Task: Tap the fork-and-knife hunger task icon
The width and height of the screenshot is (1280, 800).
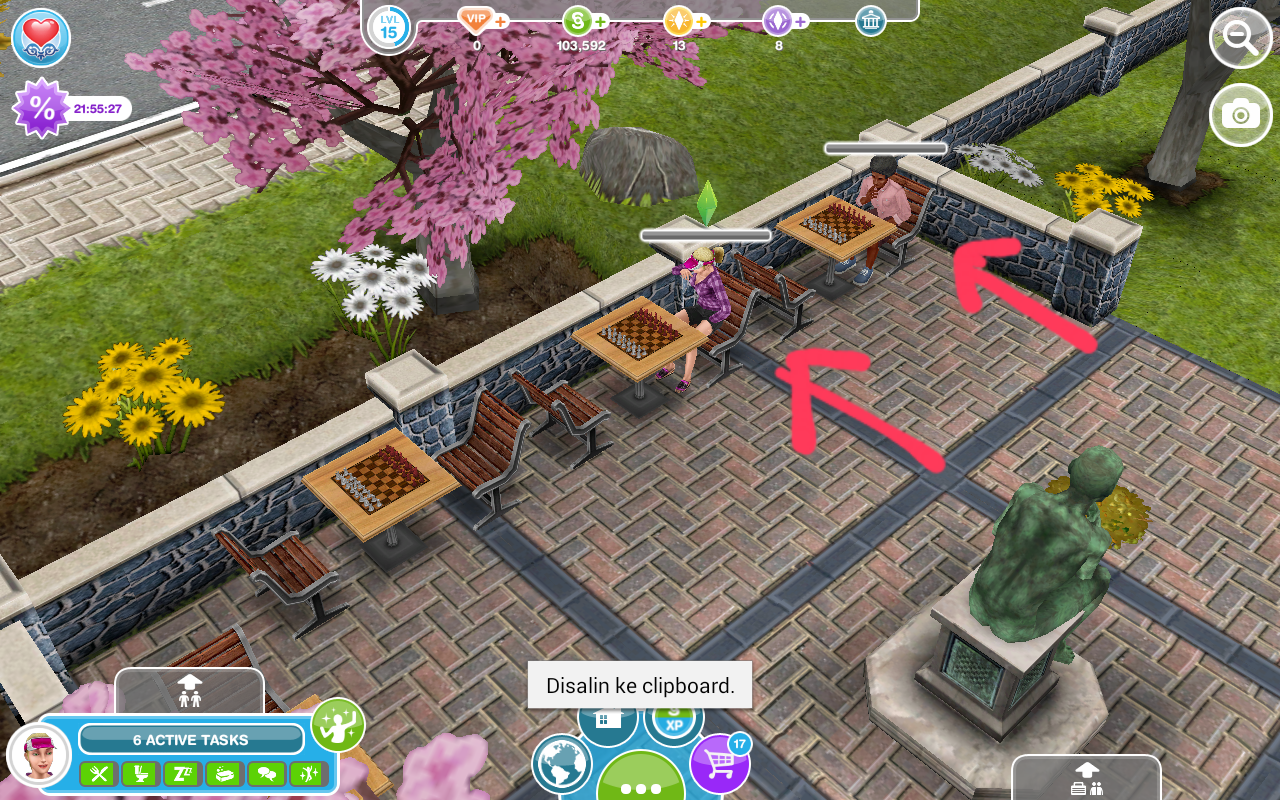Action: (98, 773)
